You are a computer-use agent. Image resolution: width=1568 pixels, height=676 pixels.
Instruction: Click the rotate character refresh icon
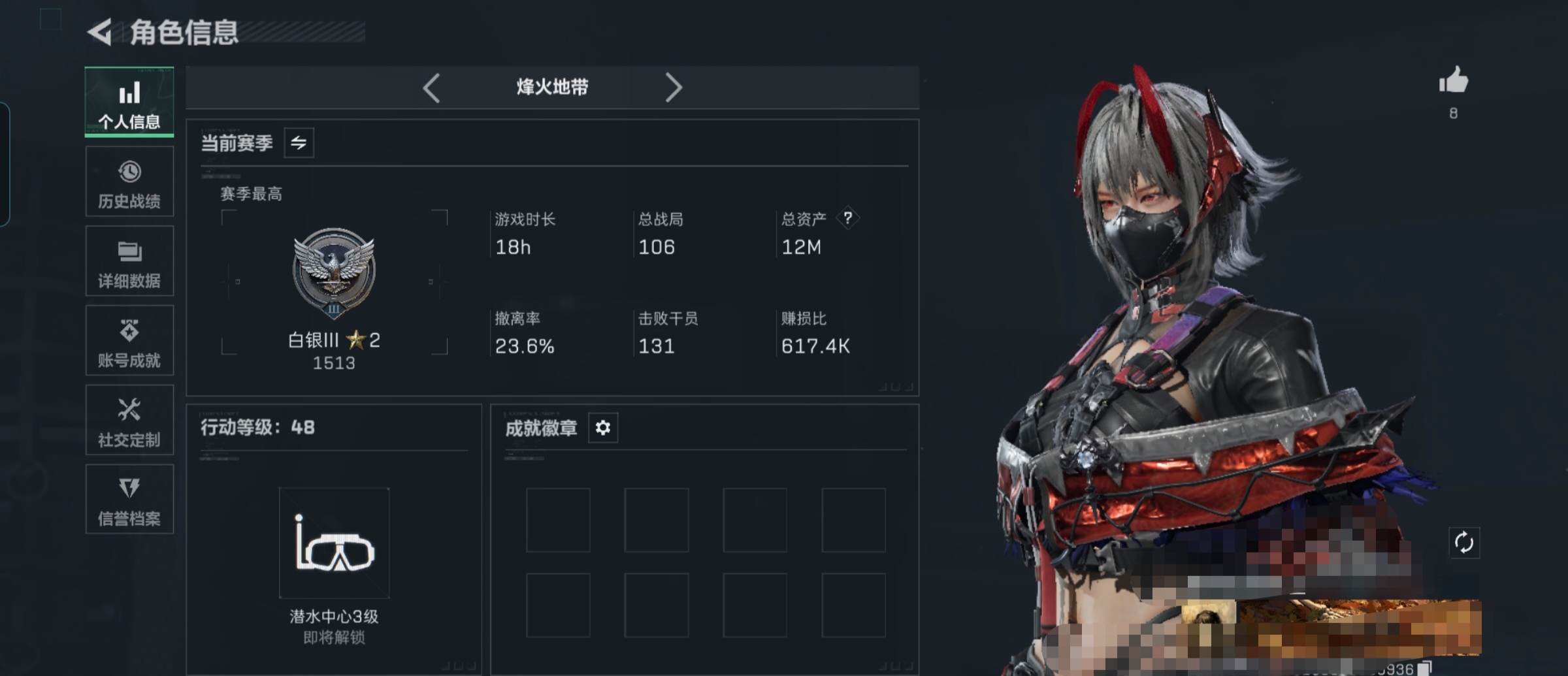coord(1463,543)
